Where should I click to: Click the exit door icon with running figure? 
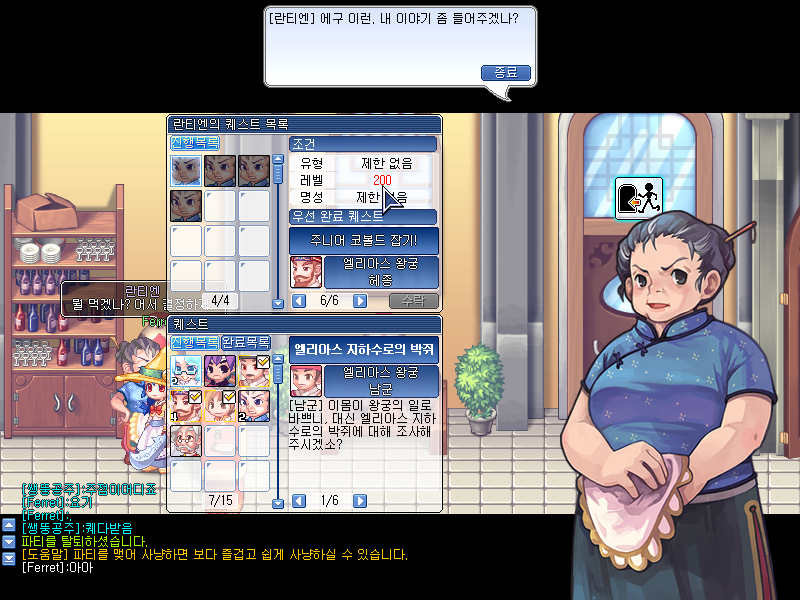[x=639, y=199]
